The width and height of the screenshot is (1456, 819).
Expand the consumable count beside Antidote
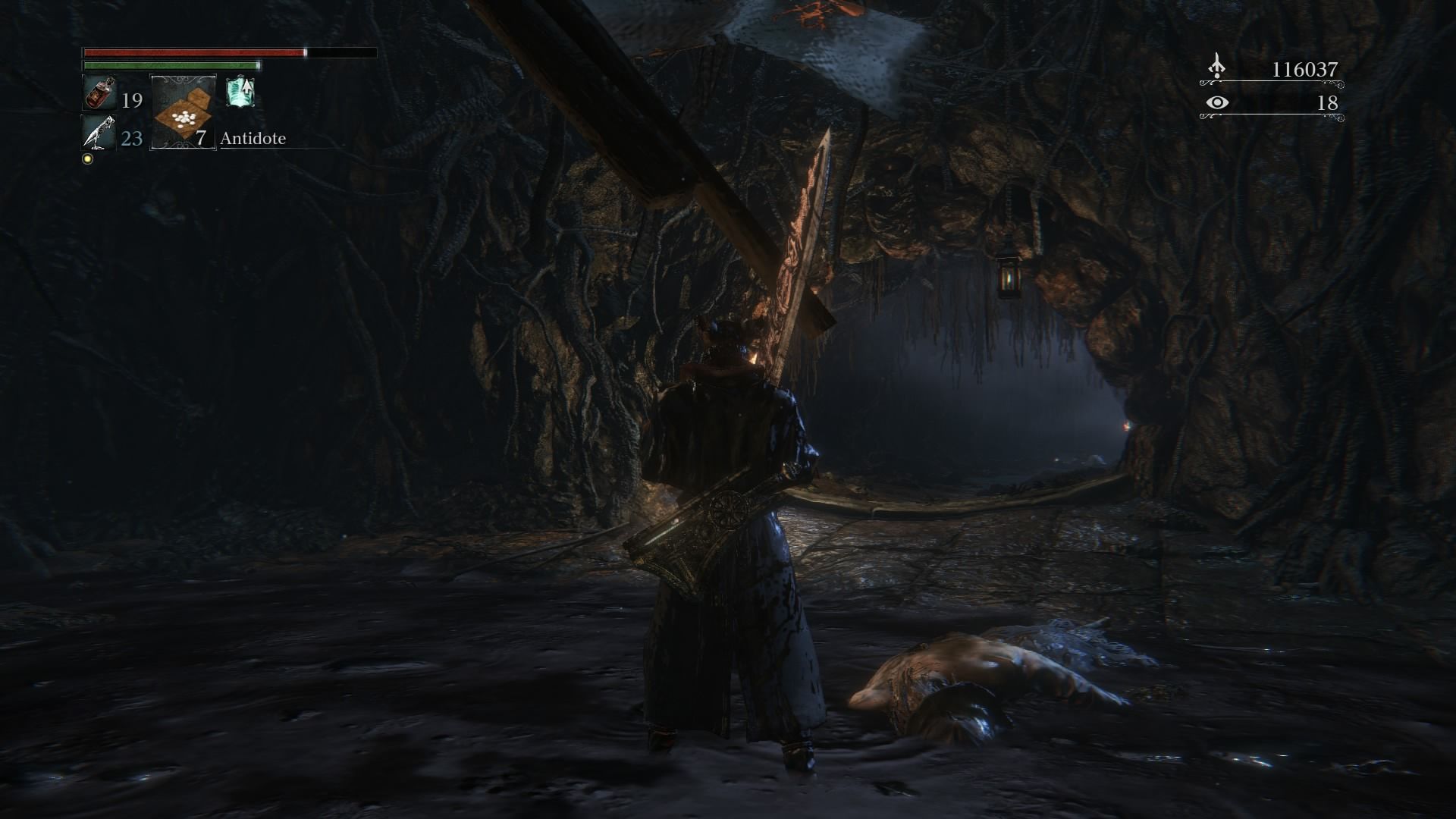(199, 139)
